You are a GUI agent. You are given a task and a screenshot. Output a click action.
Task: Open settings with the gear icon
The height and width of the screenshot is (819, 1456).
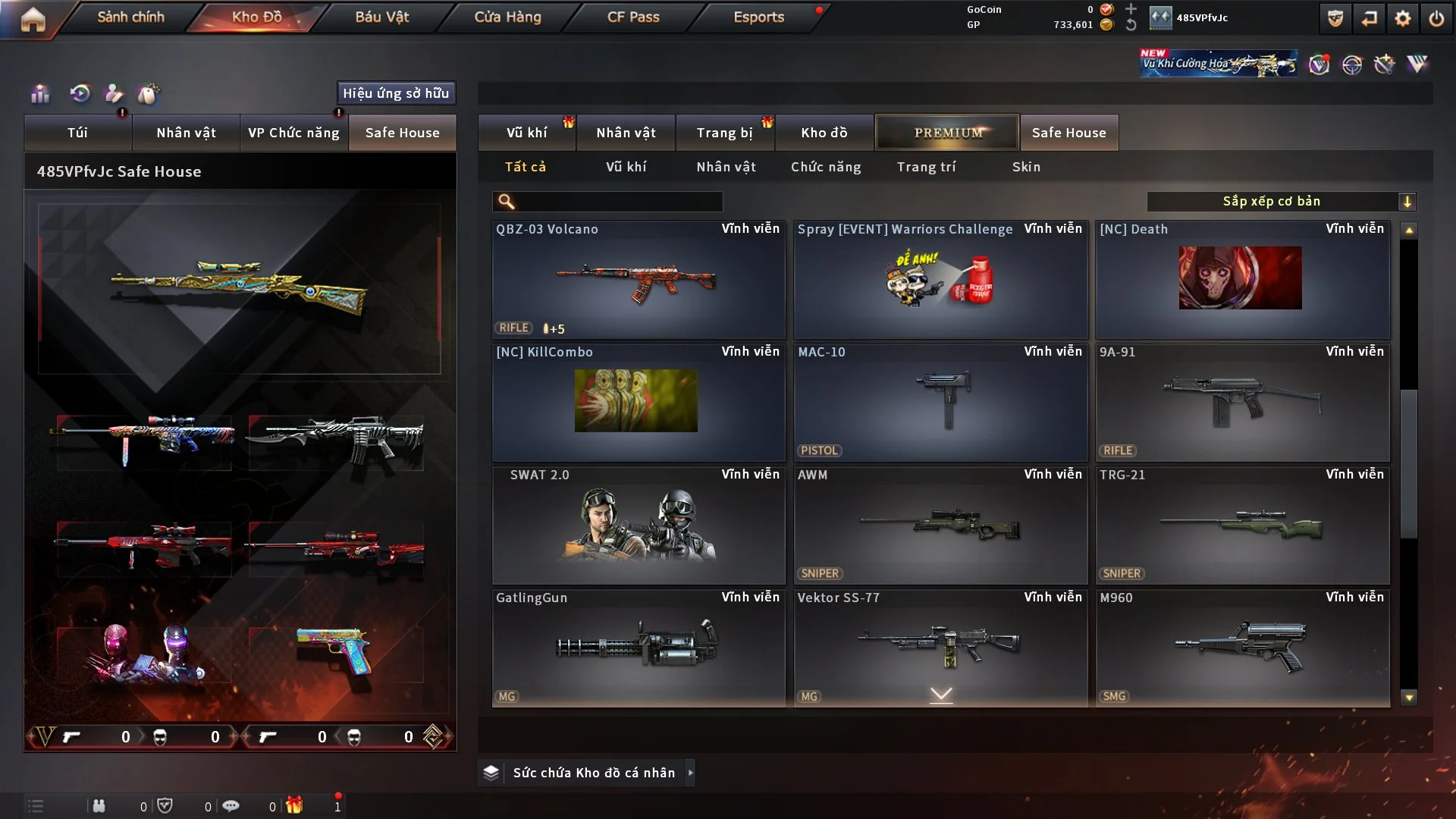tap(1402, 18)
